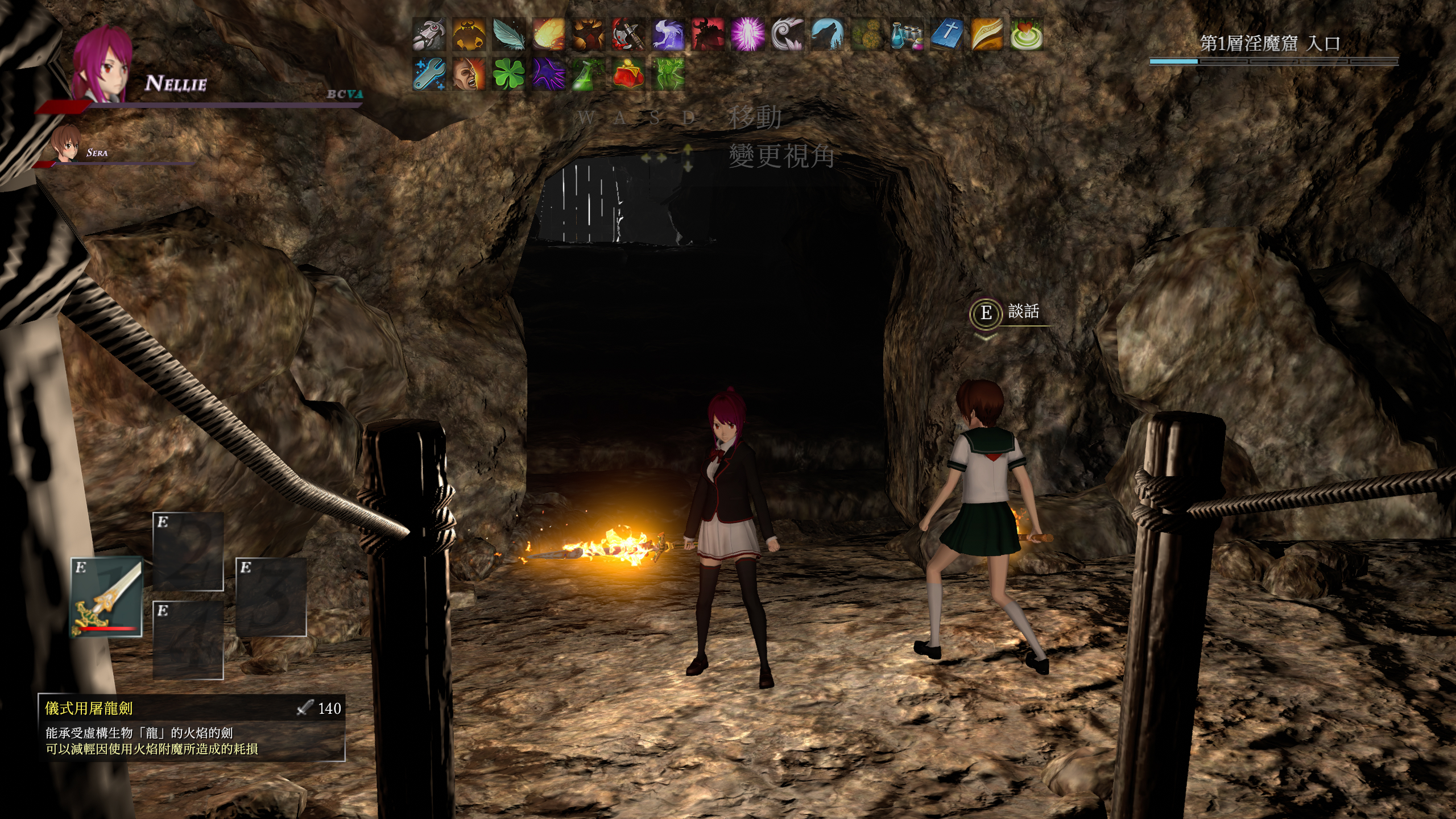The image size is (1456, 819).
Task: Select the equipped ceremonial dragon-slayer sword slot
Action: (106, 597)
